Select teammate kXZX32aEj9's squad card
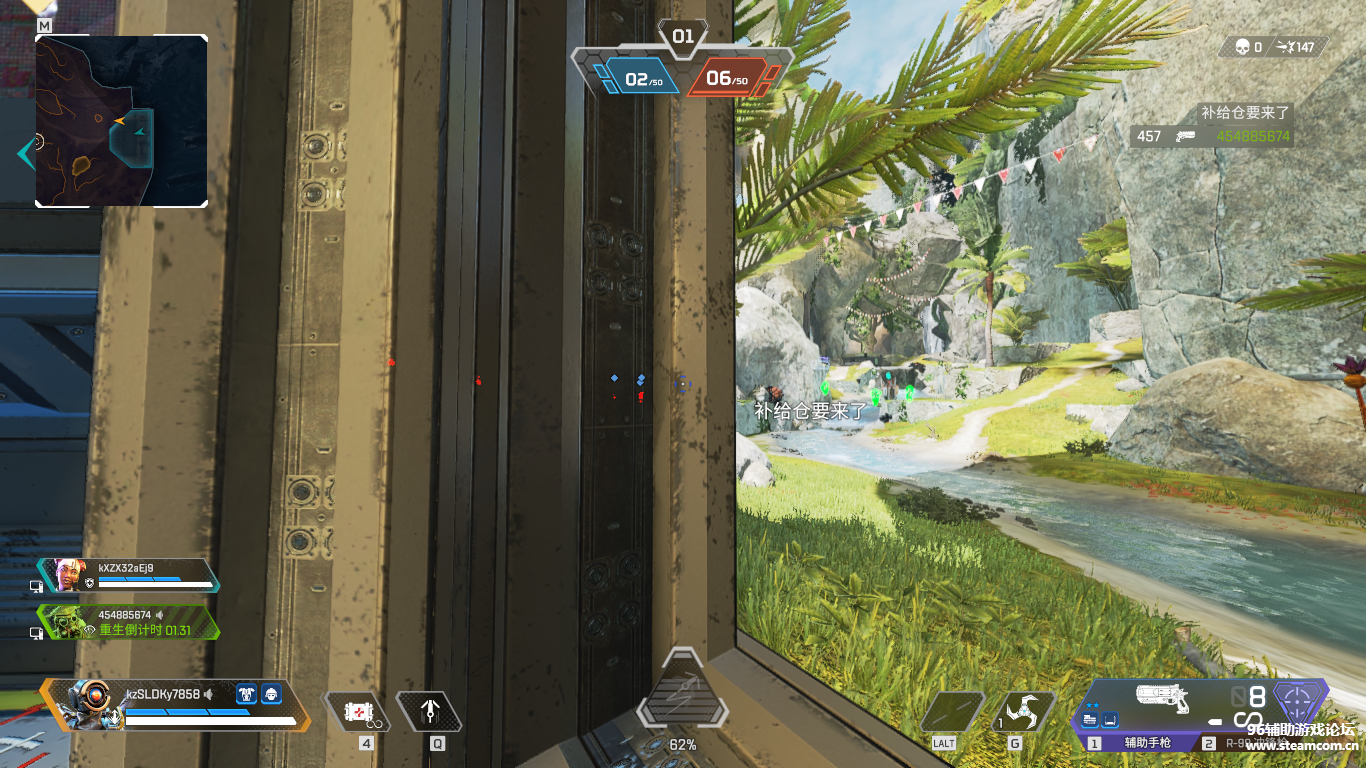This screenshot has width=1366, height=768. (128, 575)
